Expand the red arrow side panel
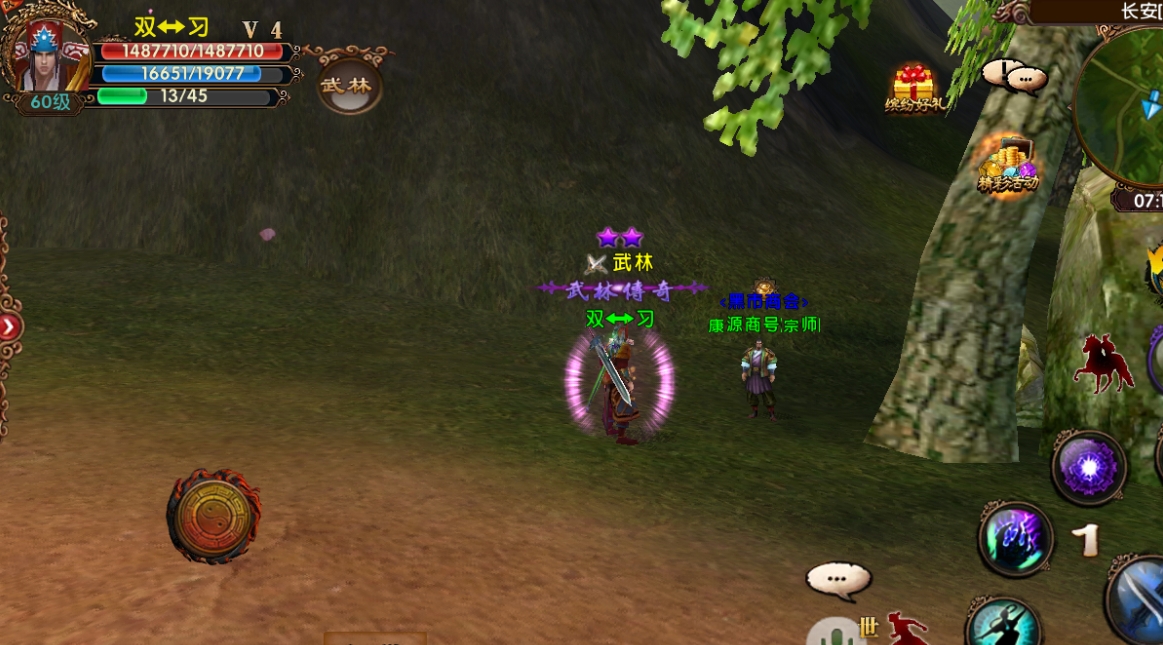 [x=10, y=326]
